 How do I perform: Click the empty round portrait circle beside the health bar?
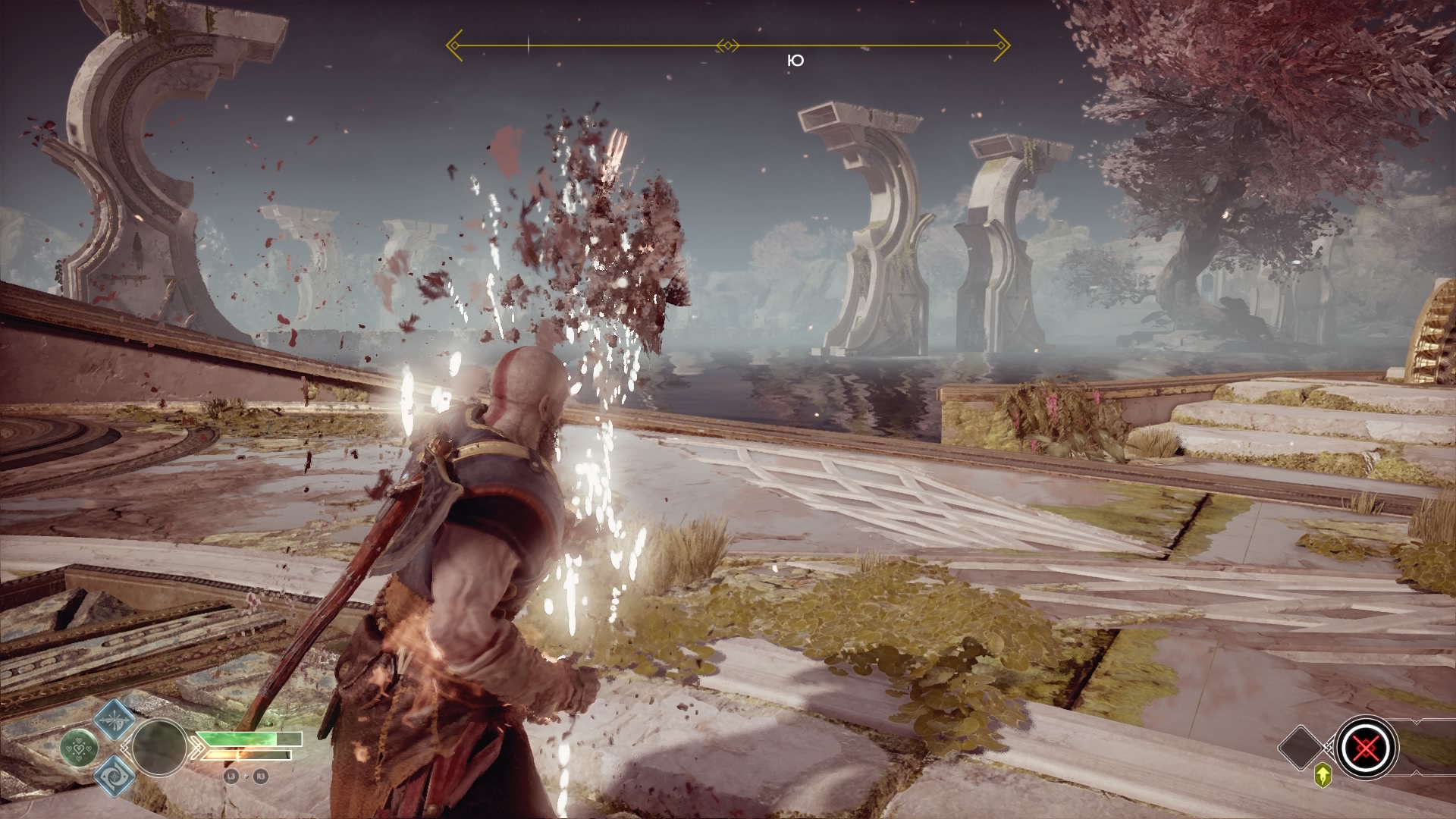pos(159,747)
